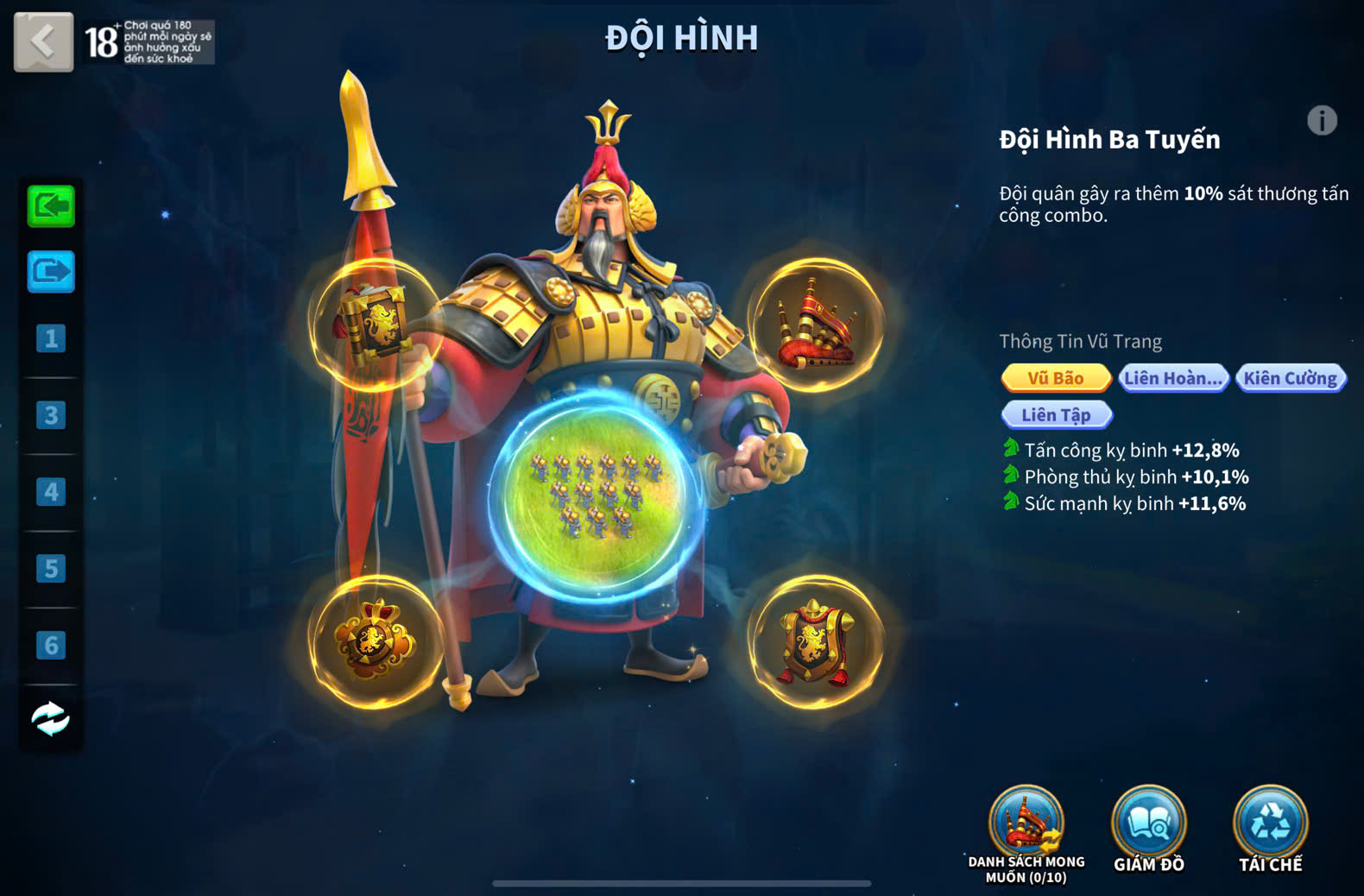Show formation info with the i icon
Image resolution: width=1364 pixels, height=896 pixels.
1322,121
